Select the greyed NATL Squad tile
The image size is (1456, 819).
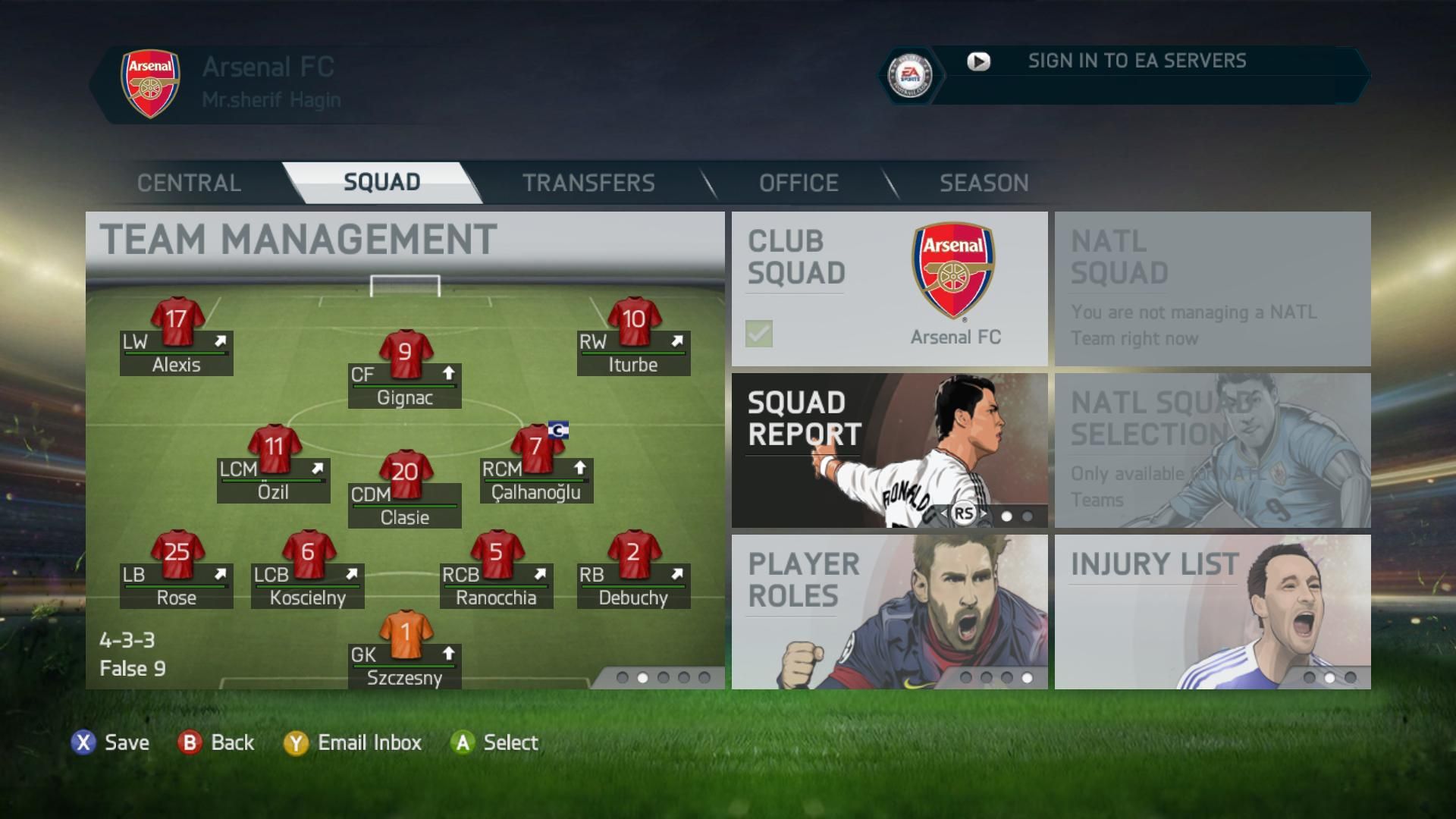click(x=1212, y=288)
